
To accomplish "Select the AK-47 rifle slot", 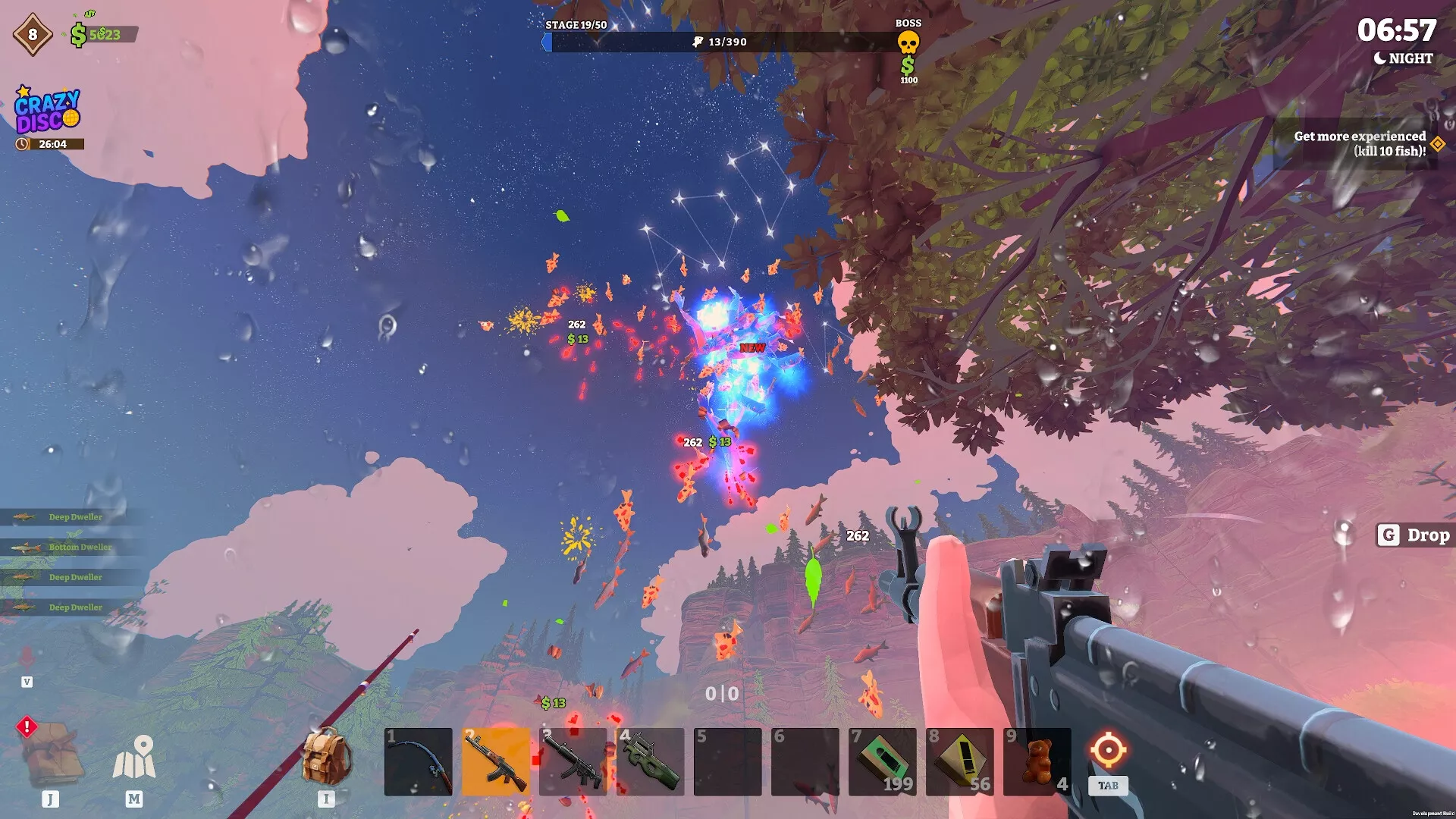I will tap(495, 761).
